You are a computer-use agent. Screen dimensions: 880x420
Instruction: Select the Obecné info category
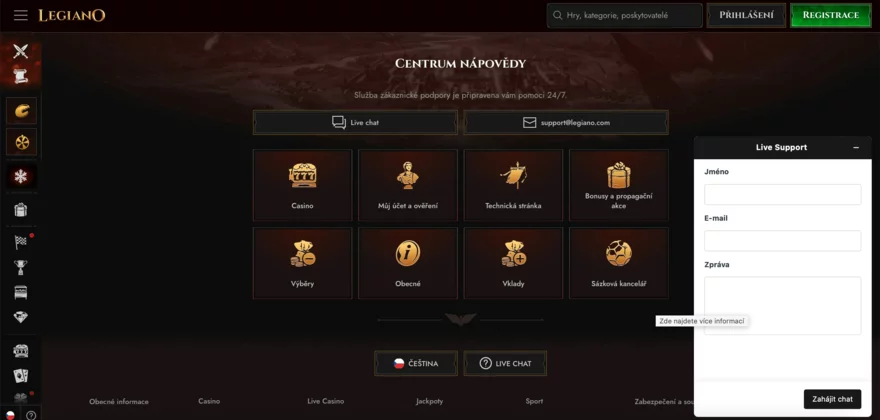pyautogui.click(x=407, y=263)
